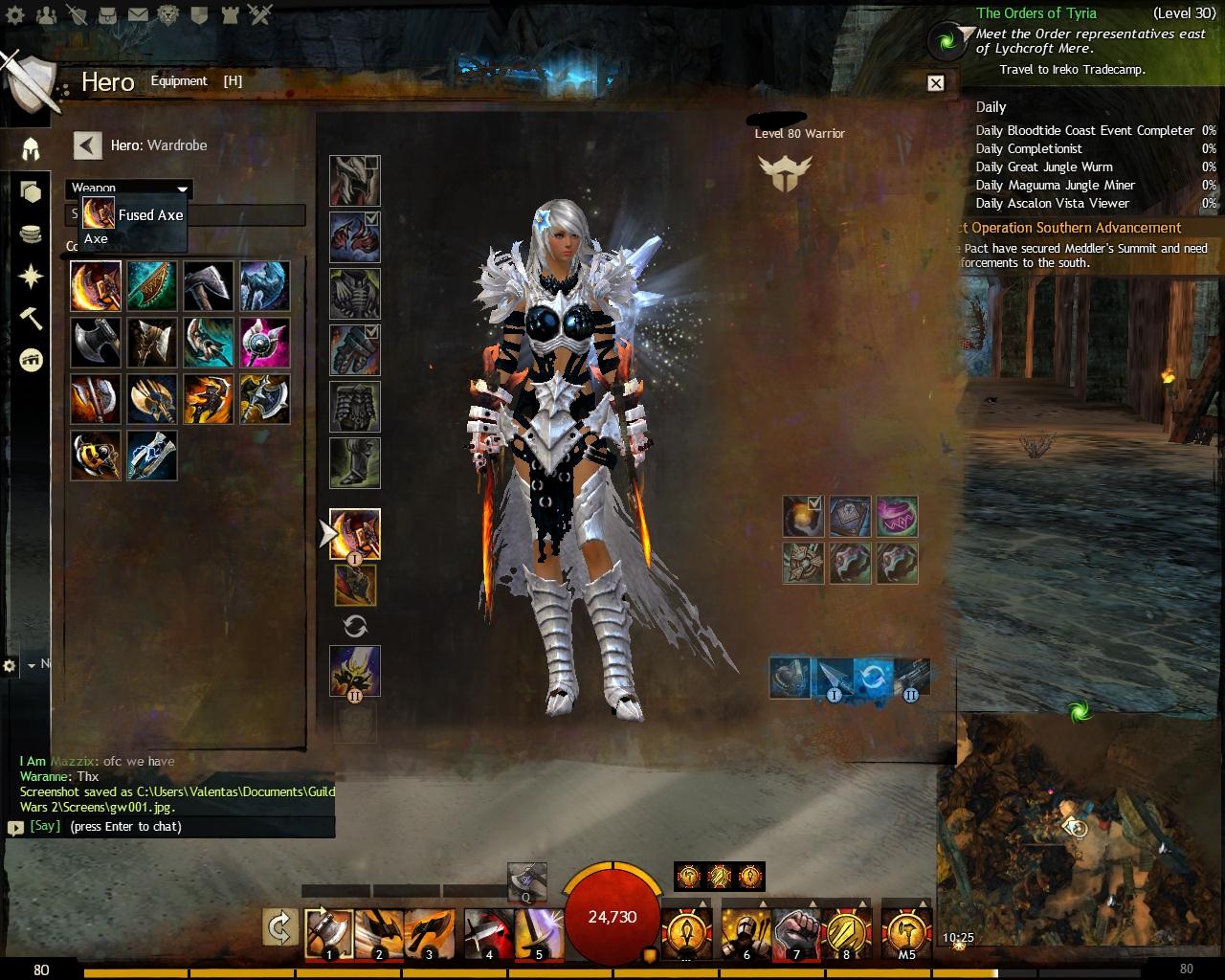
Task: Click the weapon swap button on skill bar
Action: (x=280, y=927)
